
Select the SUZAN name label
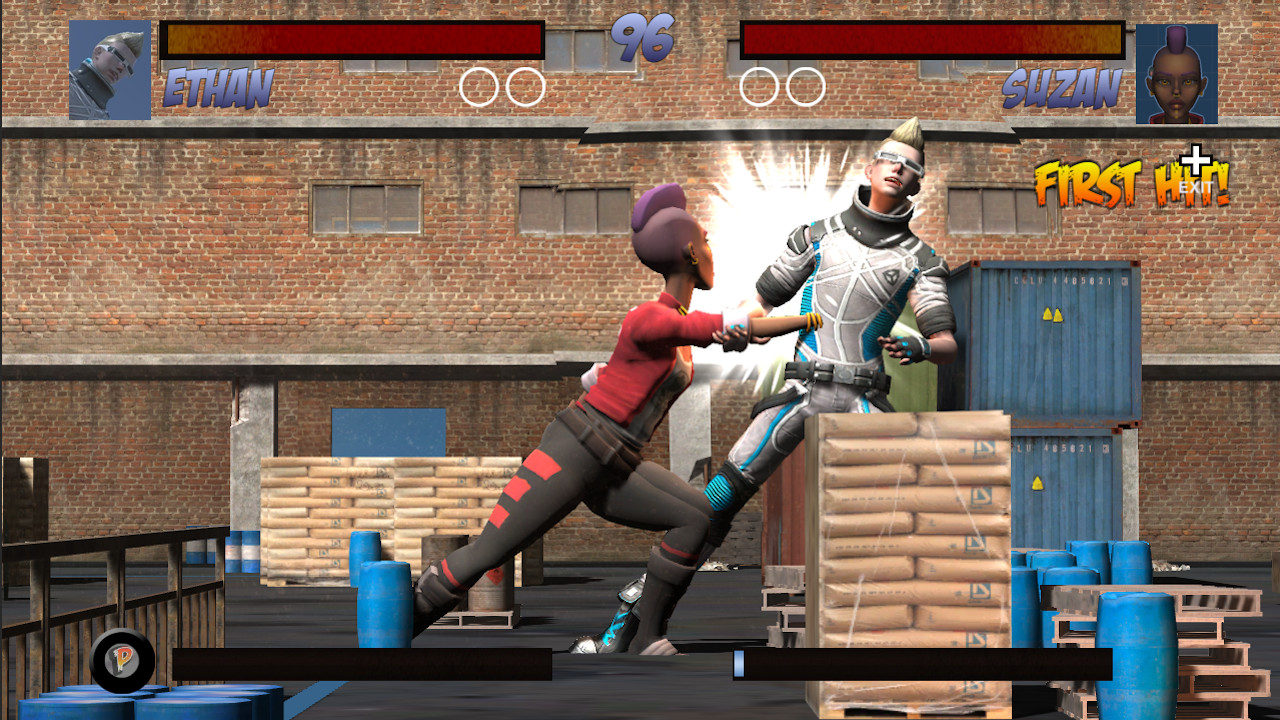(1060, 89)
